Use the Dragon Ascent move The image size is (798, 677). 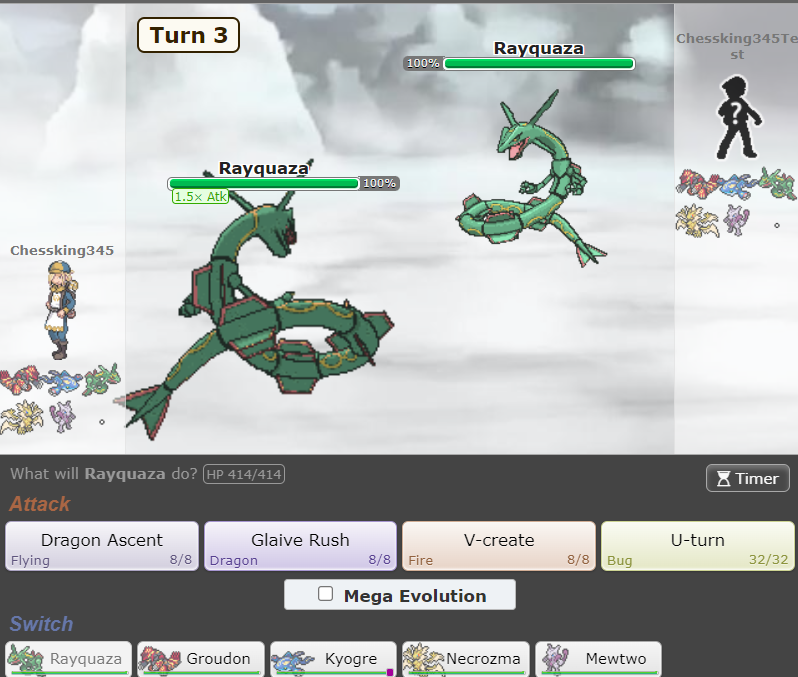tap(102, 546)
